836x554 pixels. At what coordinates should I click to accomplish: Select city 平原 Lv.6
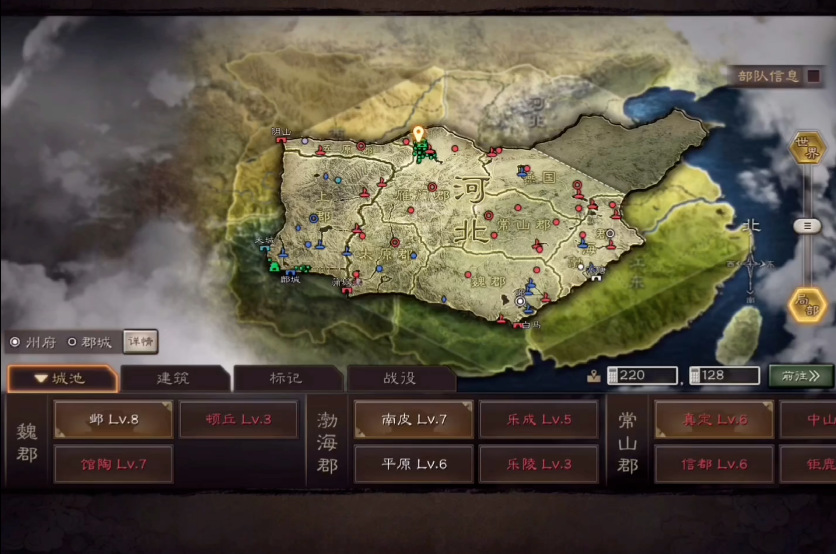[413, 464]
